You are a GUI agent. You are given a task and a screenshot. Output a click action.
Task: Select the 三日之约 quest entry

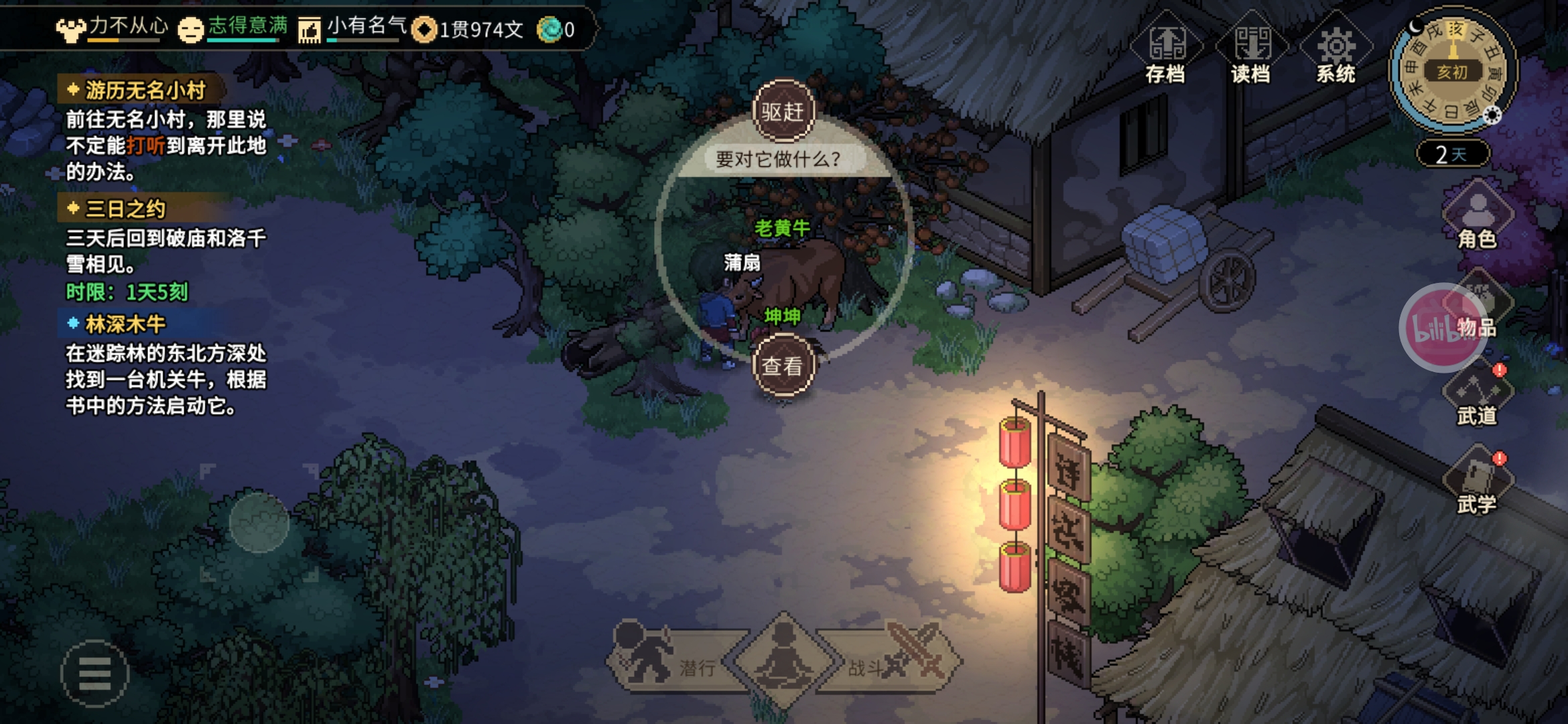click(125, 209)
